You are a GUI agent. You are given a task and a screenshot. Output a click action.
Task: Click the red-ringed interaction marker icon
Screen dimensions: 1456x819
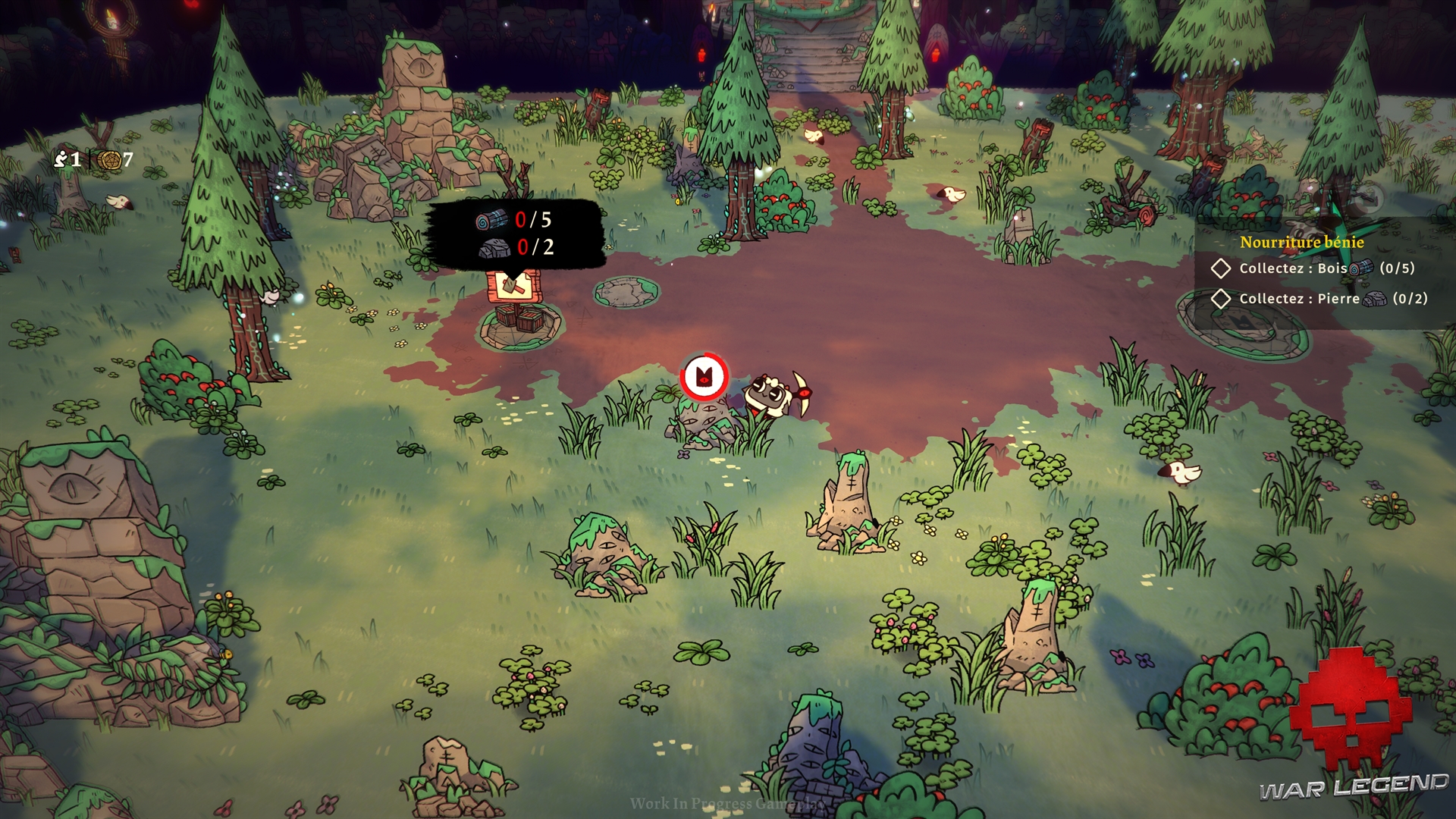point(704,376)
